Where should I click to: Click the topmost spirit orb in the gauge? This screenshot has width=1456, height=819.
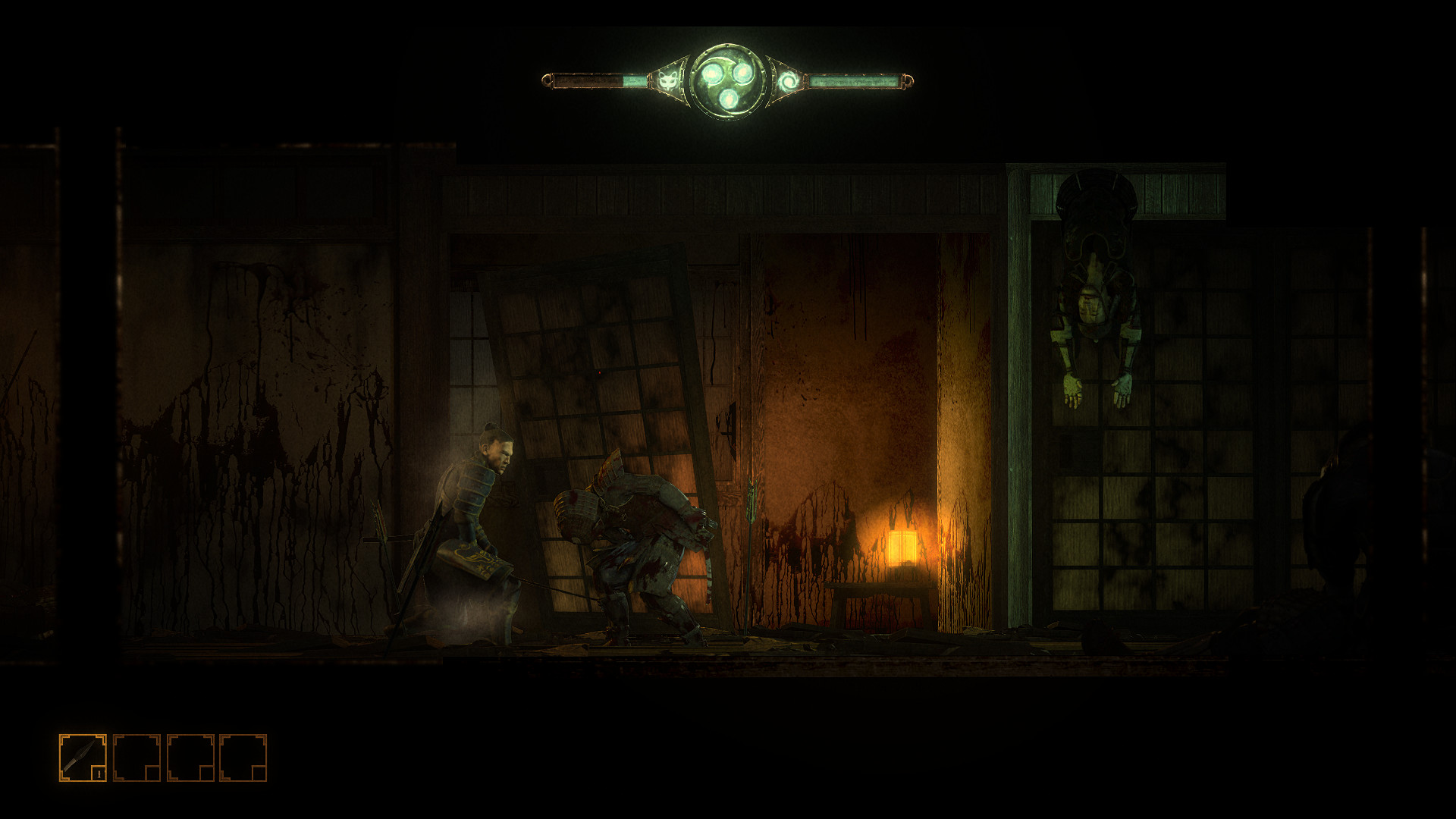coord(742,73)
